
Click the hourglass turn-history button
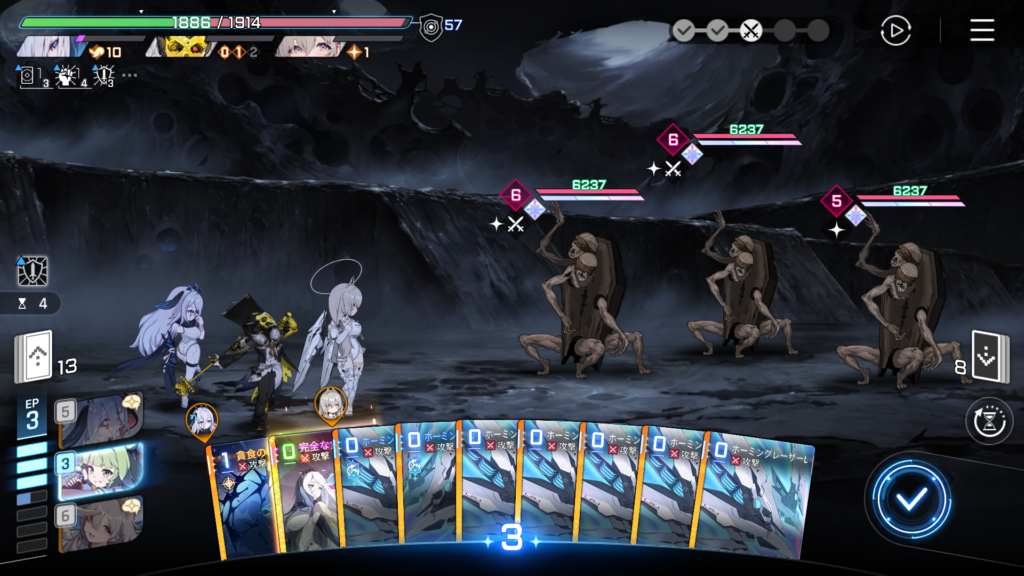(x=988, y=421)
